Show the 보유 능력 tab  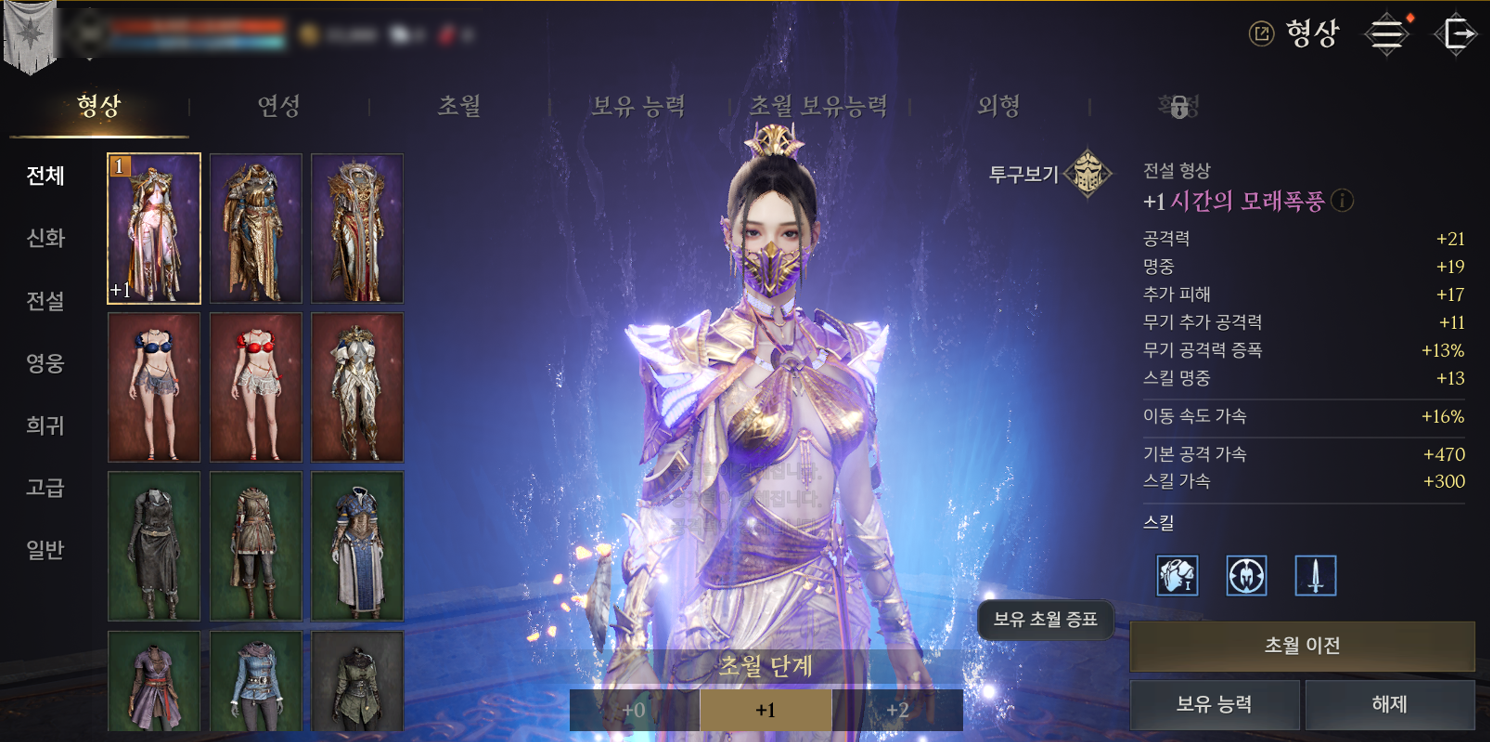click(638, 106)
